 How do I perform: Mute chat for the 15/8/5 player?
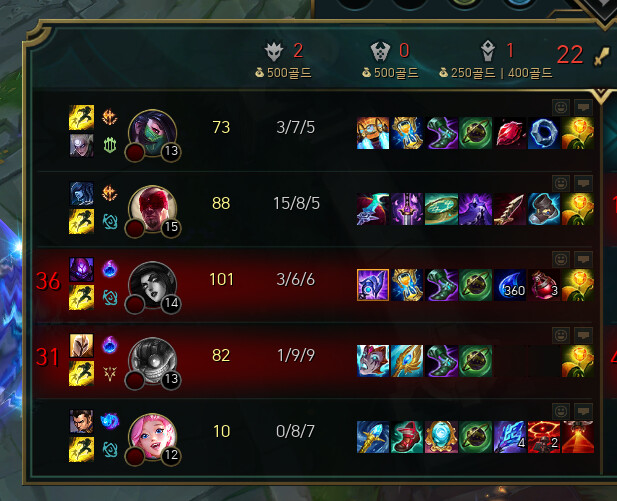point(581,182)
